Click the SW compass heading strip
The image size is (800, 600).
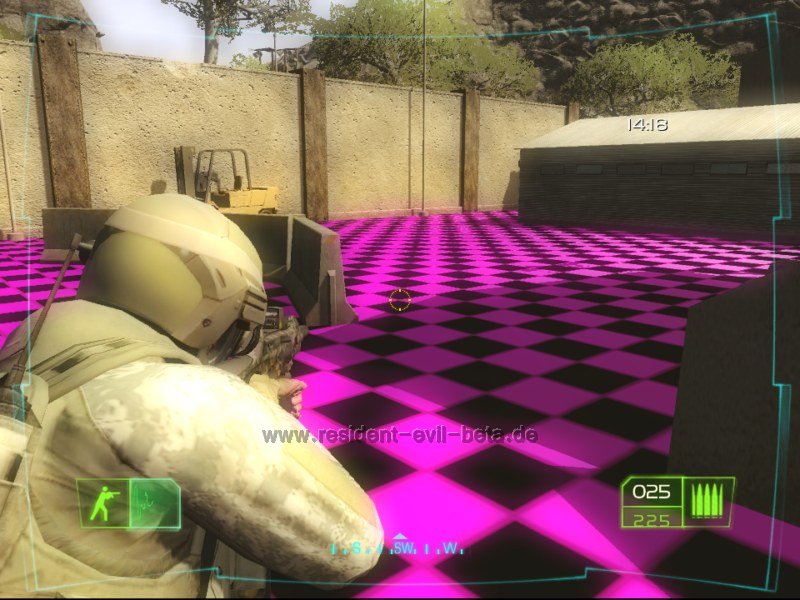click(x=398, y=548)
